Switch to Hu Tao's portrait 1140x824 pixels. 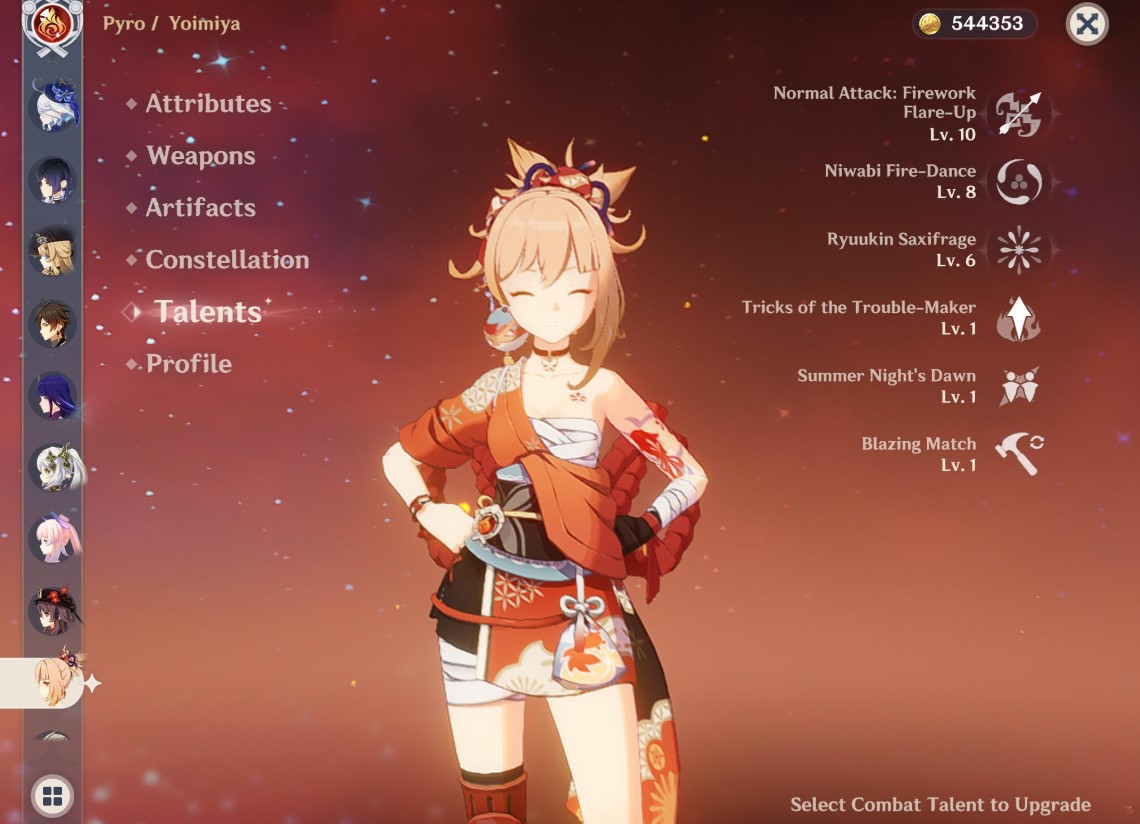pos(52,611)
